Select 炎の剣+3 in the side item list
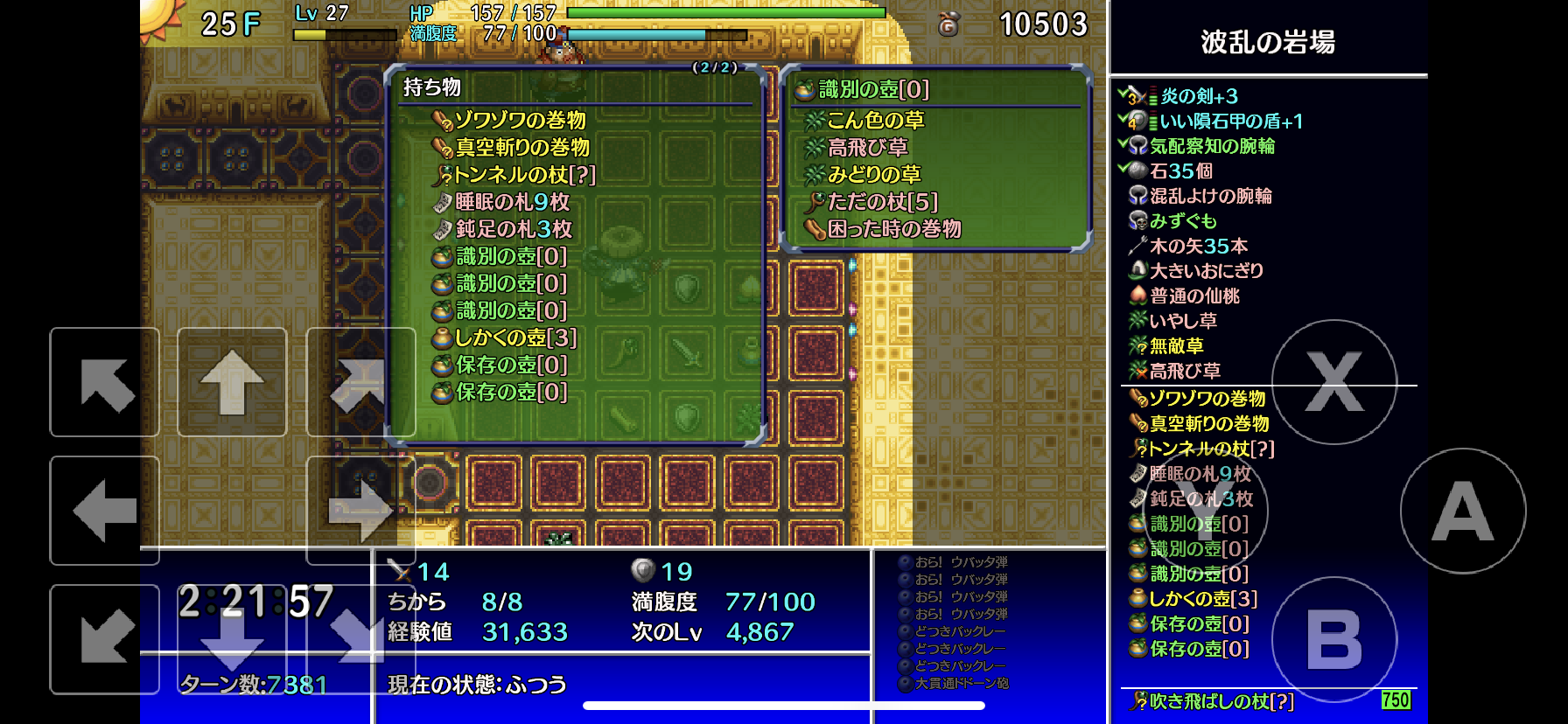Screen dimensions: 1568x724 1199,96
